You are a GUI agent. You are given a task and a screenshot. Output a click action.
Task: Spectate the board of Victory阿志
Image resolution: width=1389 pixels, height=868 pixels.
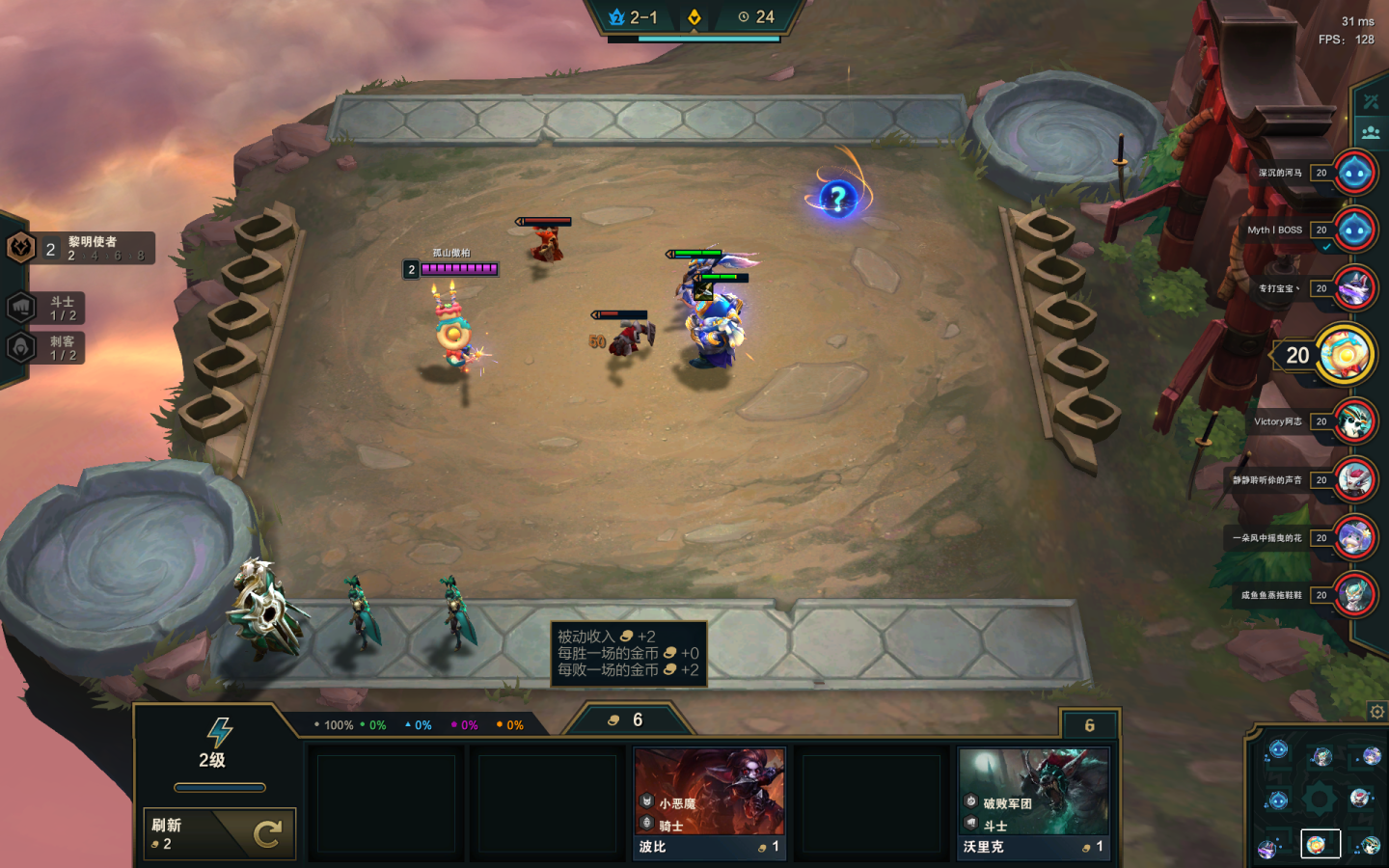coord(1354,421)
